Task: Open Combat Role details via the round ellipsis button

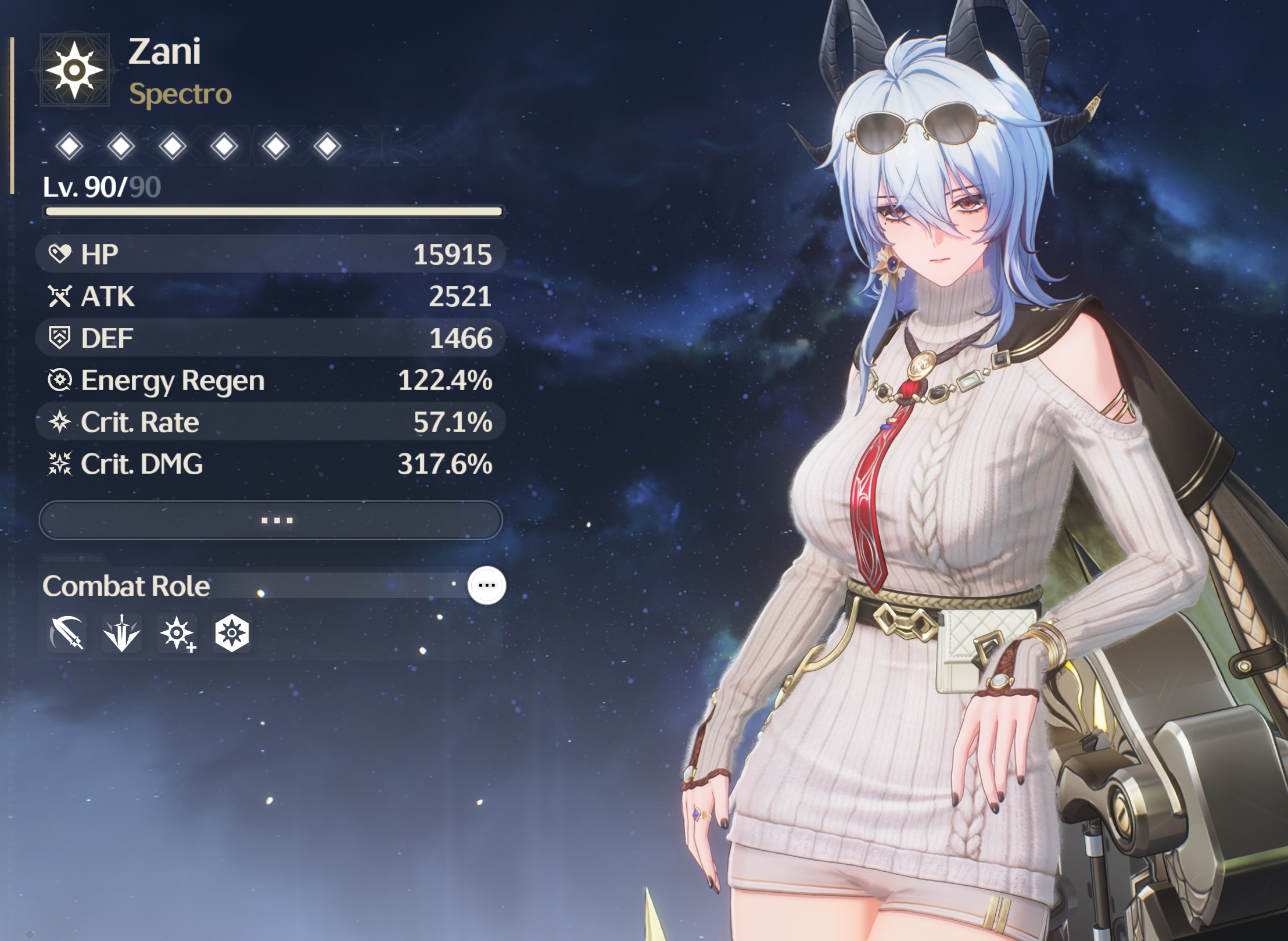Action: coord(487,585)
